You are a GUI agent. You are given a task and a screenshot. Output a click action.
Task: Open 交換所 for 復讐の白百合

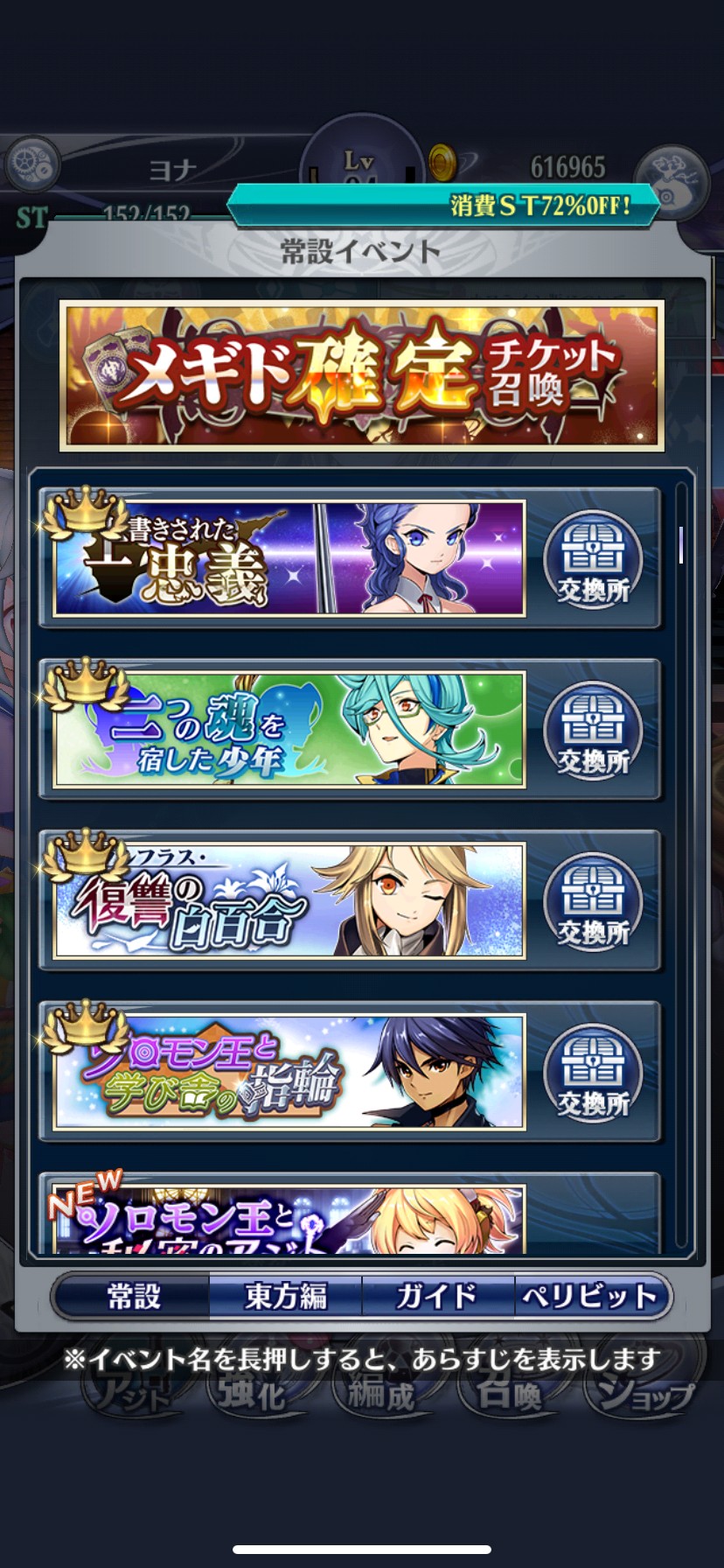click(x=593, y=901)
